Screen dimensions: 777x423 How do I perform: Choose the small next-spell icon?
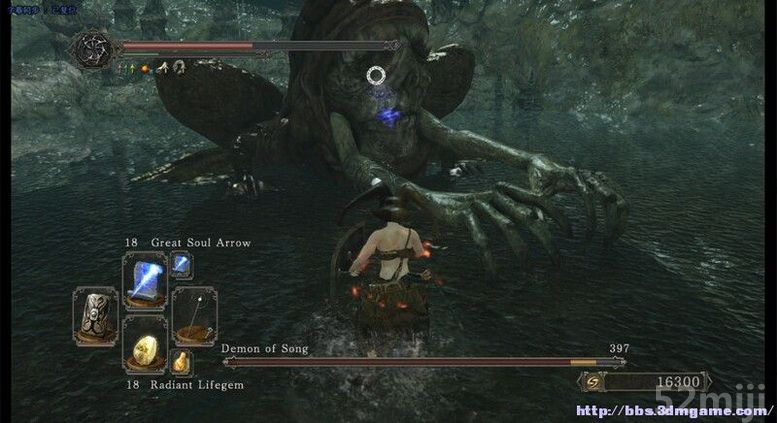[182, 264]
